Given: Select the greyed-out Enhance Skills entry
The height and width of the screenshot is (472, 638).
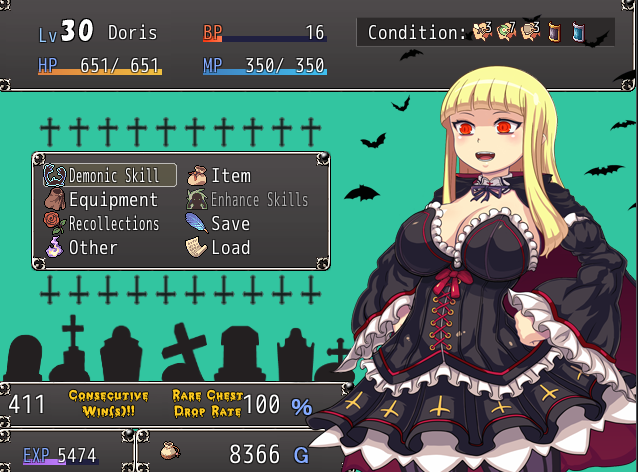Looking at the screenshot, I should coord(258,200).
